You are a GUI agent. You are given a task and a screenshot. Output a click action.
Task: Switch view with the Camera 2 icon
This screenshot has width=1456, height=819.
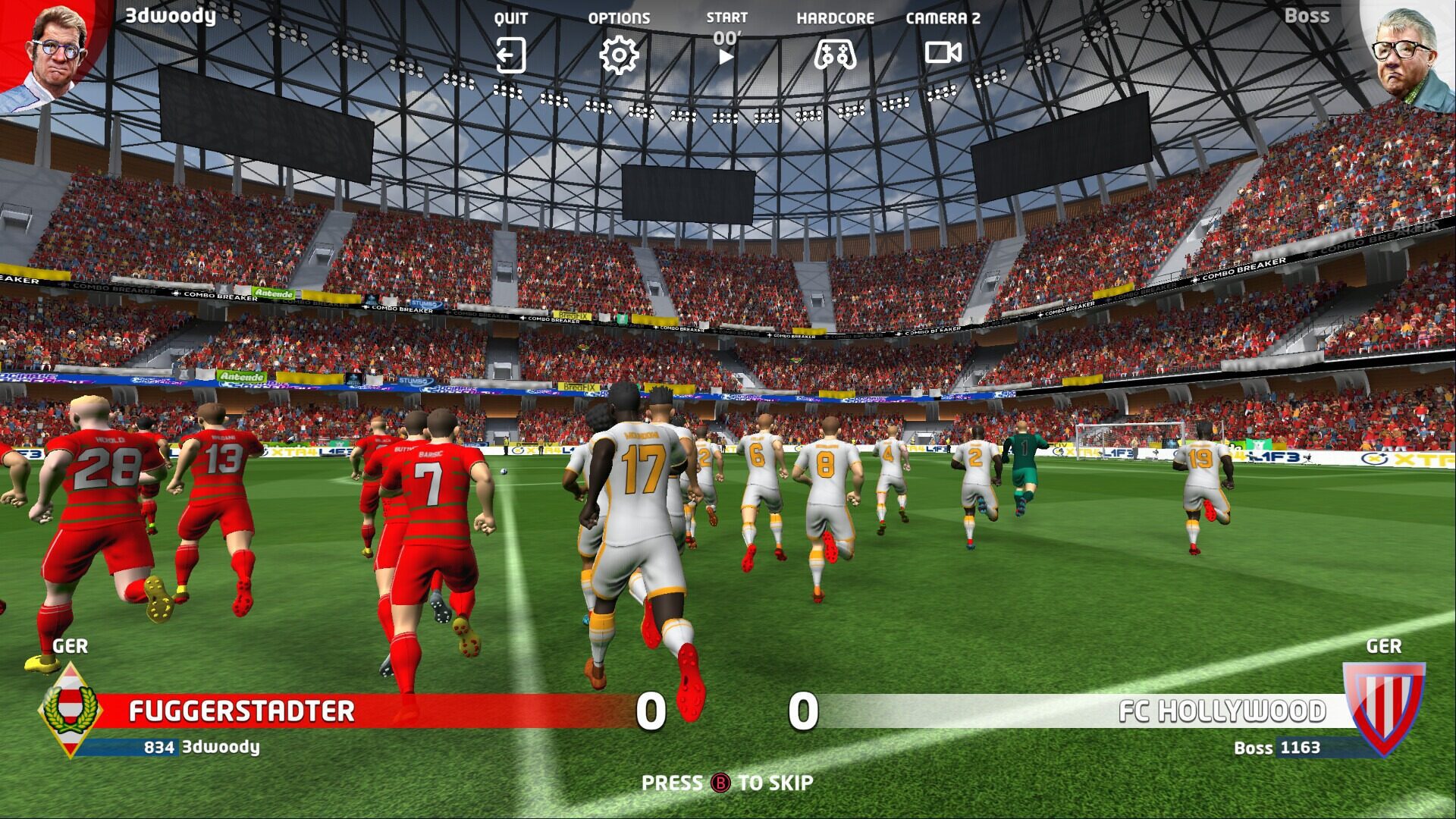tap(943, 53)
